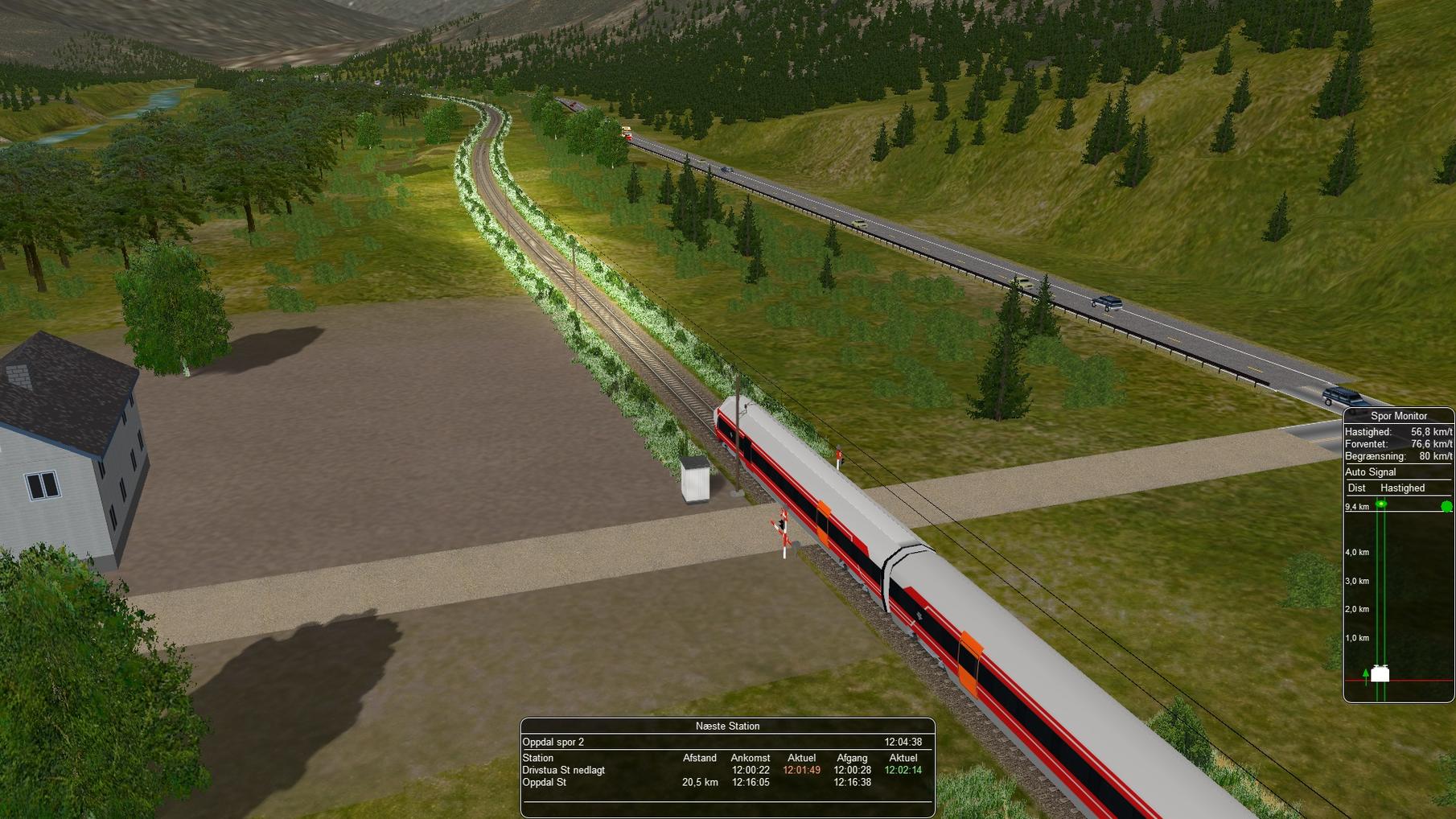Image resolution: width=1456 pixels, height=819 pixels.
Task: Select the Næste Station panel title
Action: [x=727, y=726]
